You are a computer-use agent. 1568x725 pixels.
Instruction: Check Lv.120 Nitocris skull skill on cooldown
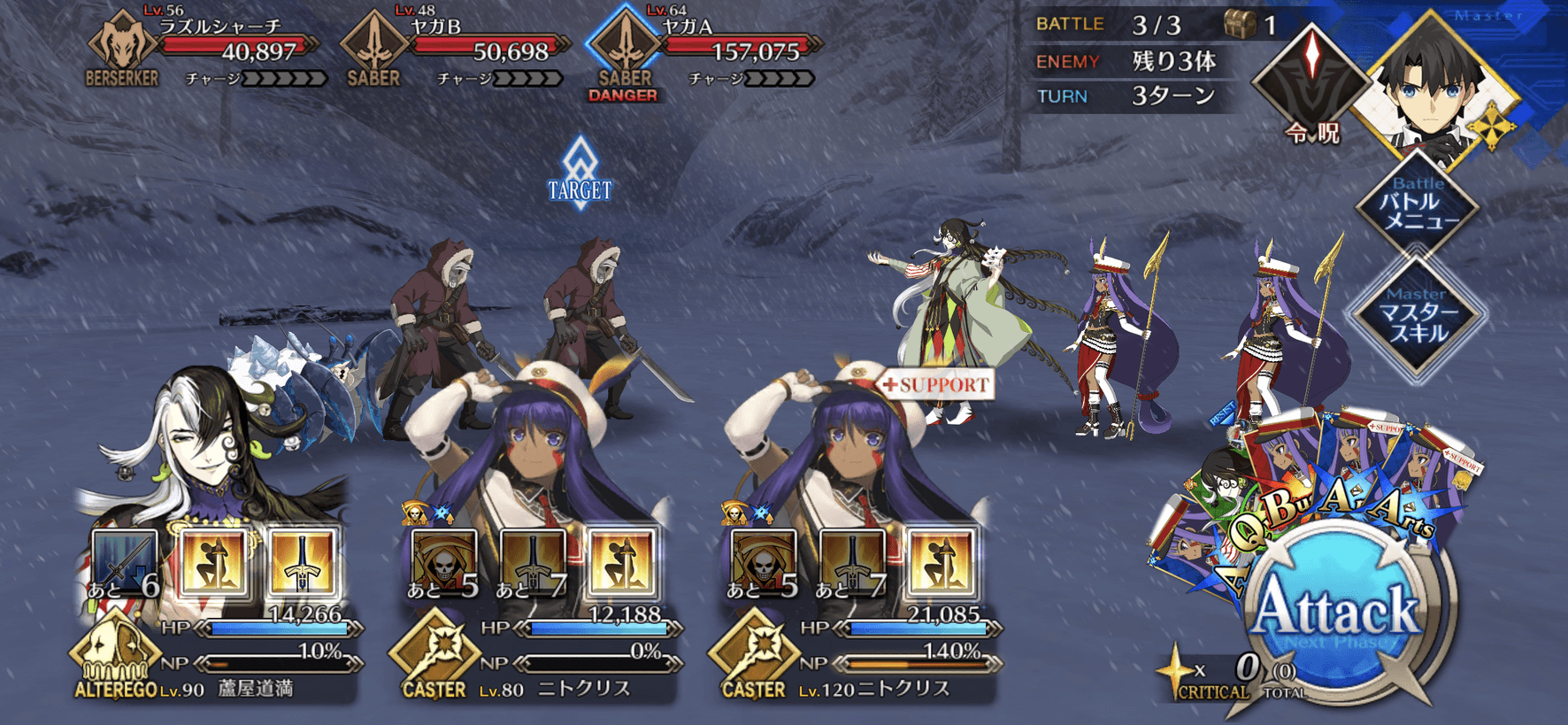(763, 561)
